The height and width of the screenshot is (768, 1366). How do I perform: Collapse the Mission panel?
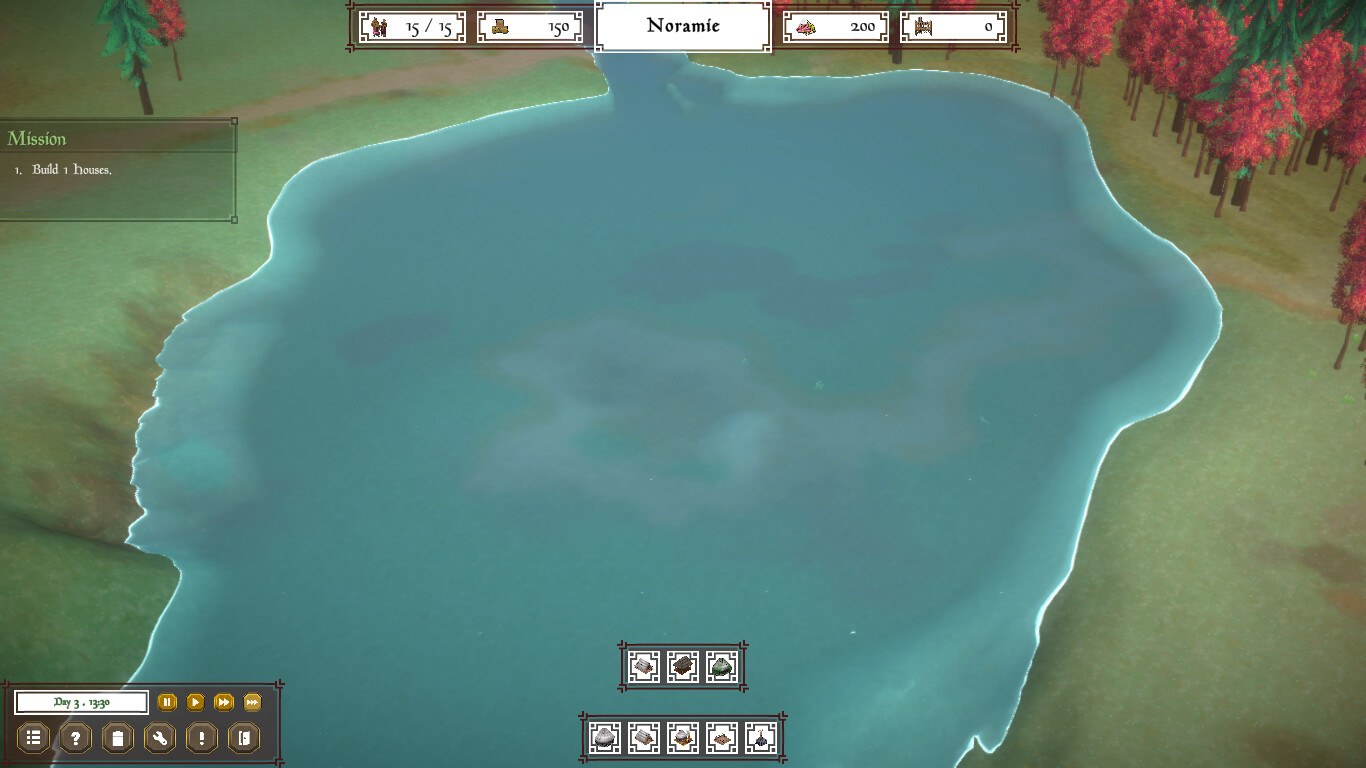tap(233, 122)
